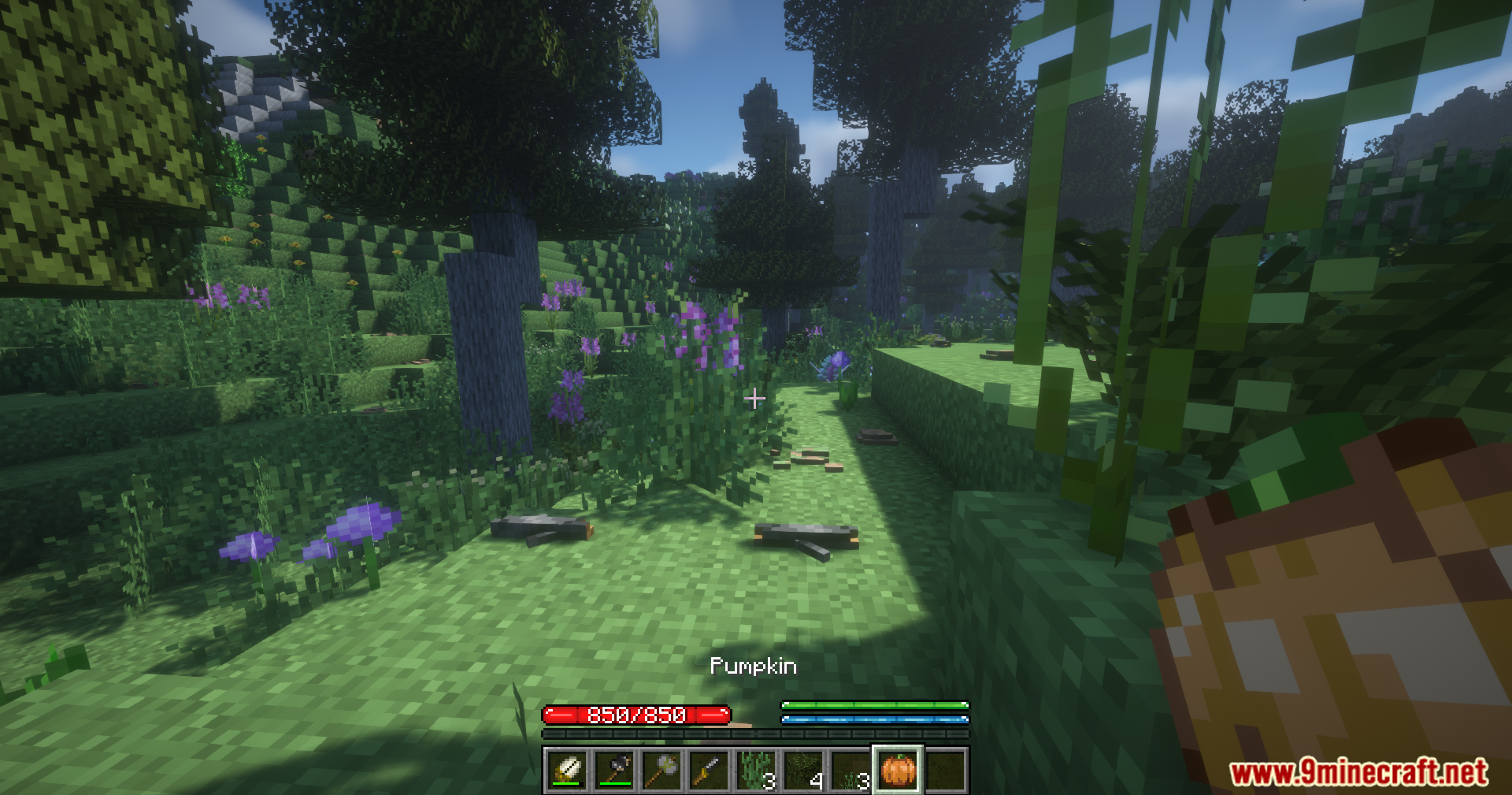The height and width of the screenshot is (795, 1512).
Task: Choose the leafy bush block stack of four
Action: [803, 770]
